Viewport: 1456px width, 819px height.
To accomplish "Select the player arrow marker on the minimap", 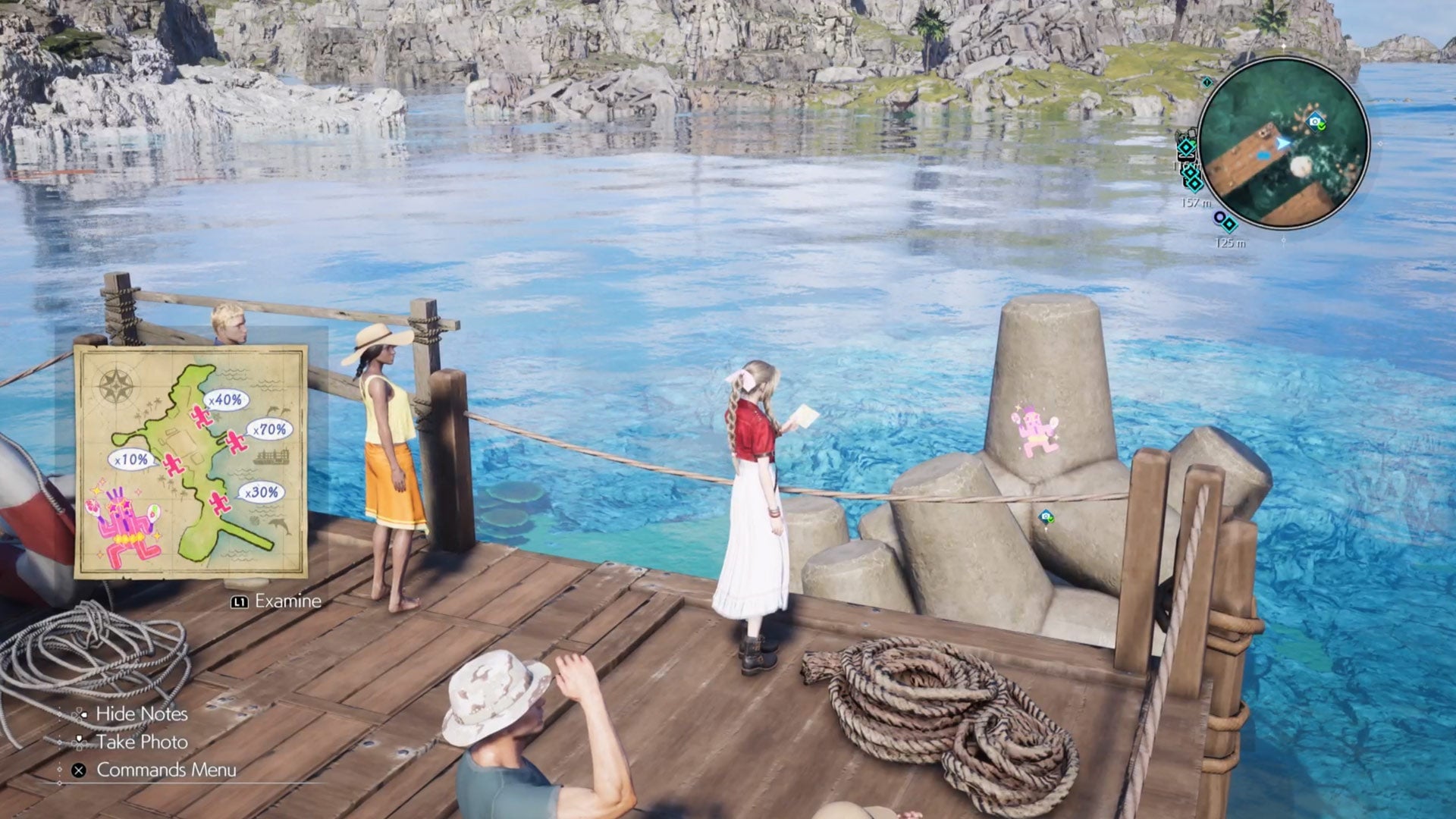I will 1282,142.
